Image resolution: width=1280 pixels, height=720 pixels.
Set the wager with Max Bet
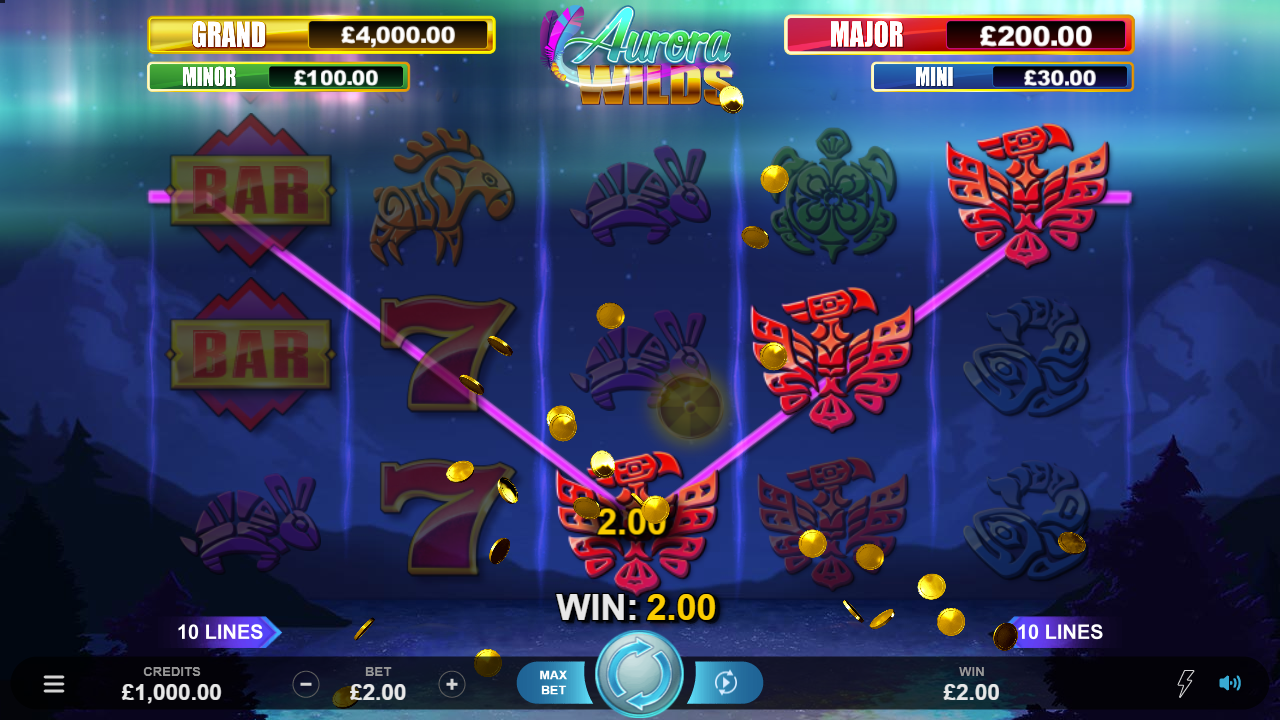(x=554, y=683)
